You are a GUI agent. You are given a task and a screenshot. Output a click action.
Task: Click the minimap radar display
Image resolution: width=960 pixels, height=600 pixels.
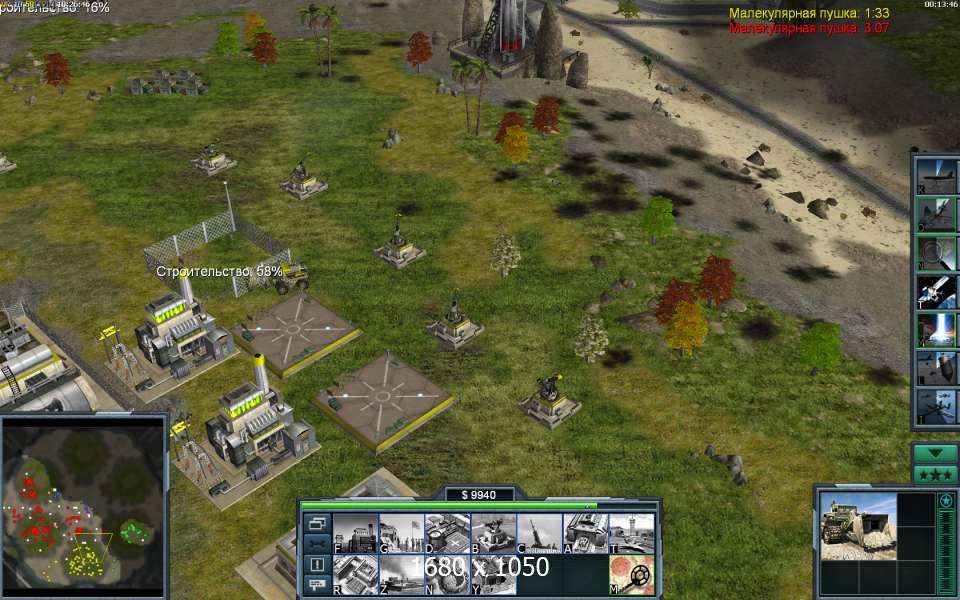(83, 505)
